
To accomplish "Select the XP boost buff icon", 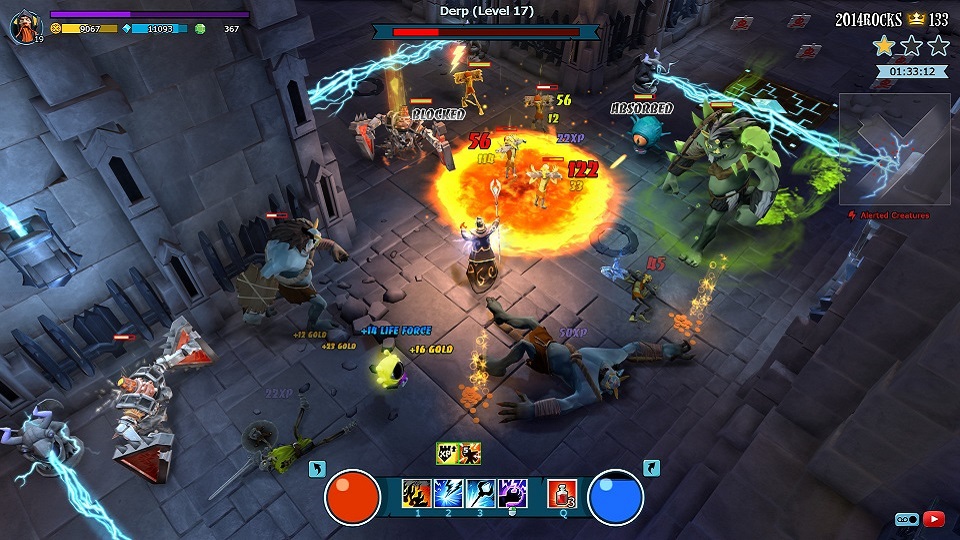I will point(447,453).
